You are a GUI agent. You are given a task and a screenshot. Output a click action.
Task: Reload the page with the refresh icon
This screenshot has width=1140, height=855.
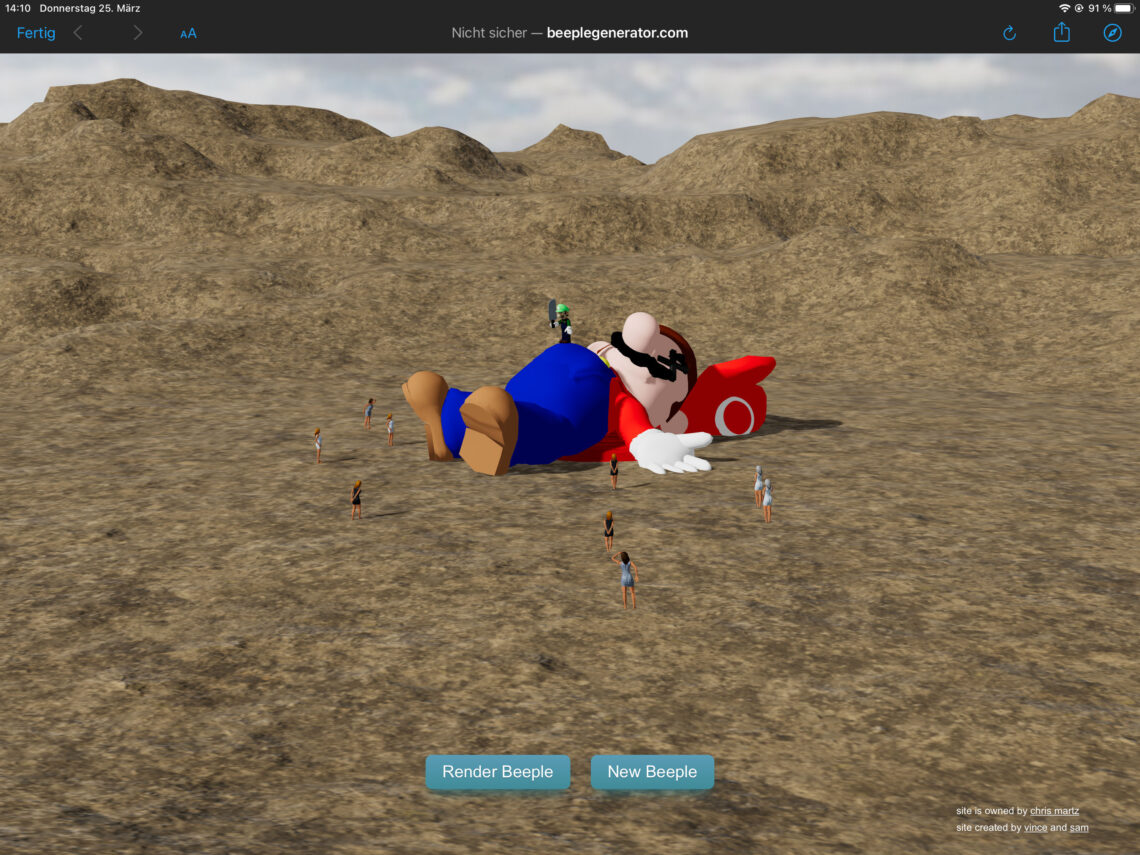pos(1009,33)
